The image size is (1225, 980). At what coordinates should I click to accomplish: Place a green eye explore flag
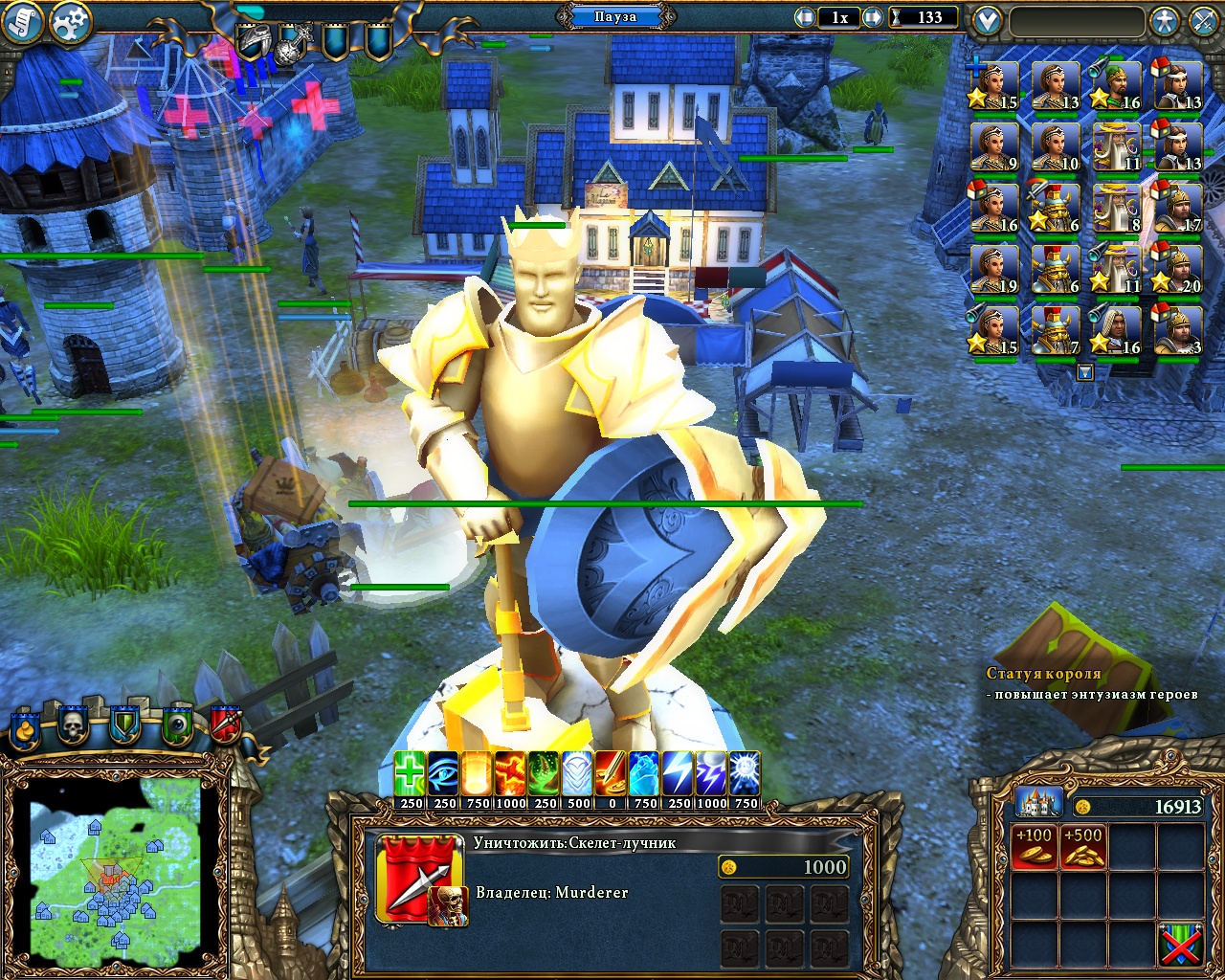[x=176, y=726]
